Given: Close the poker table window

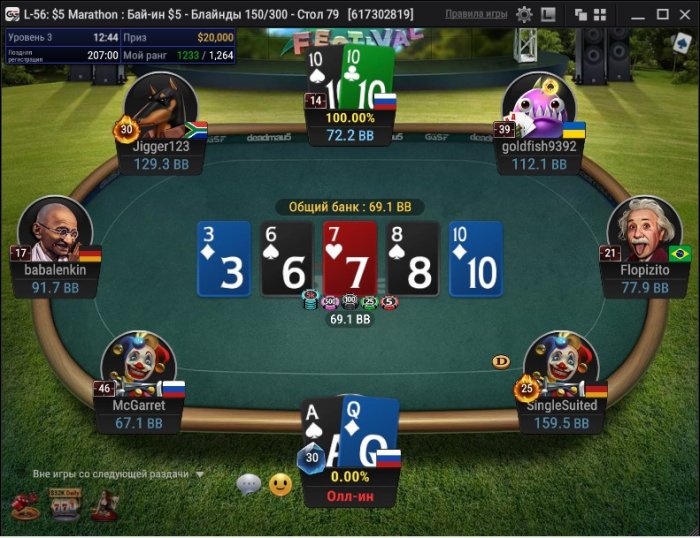Looking at the screenshot, I should pyautogui.click(x=685, y=15).
